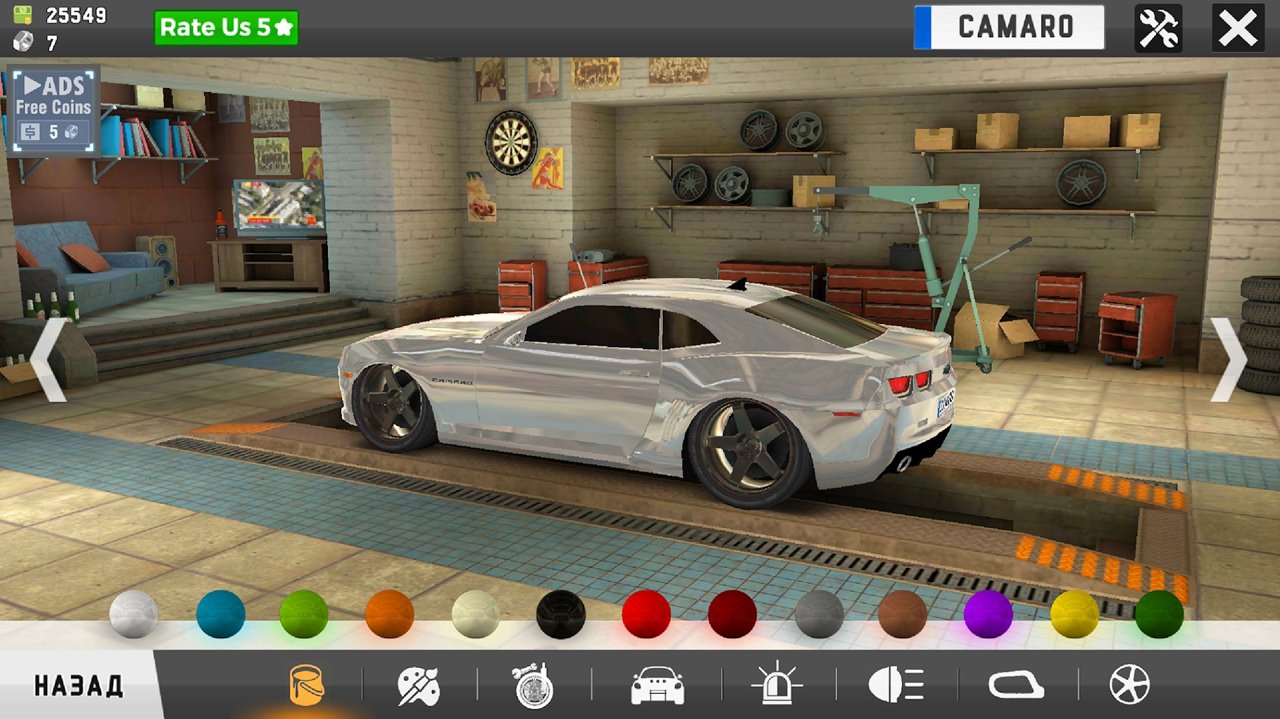
Task: Open the paint palette vinyl tab
Action: pyautogui.click(x=418, y=686)
